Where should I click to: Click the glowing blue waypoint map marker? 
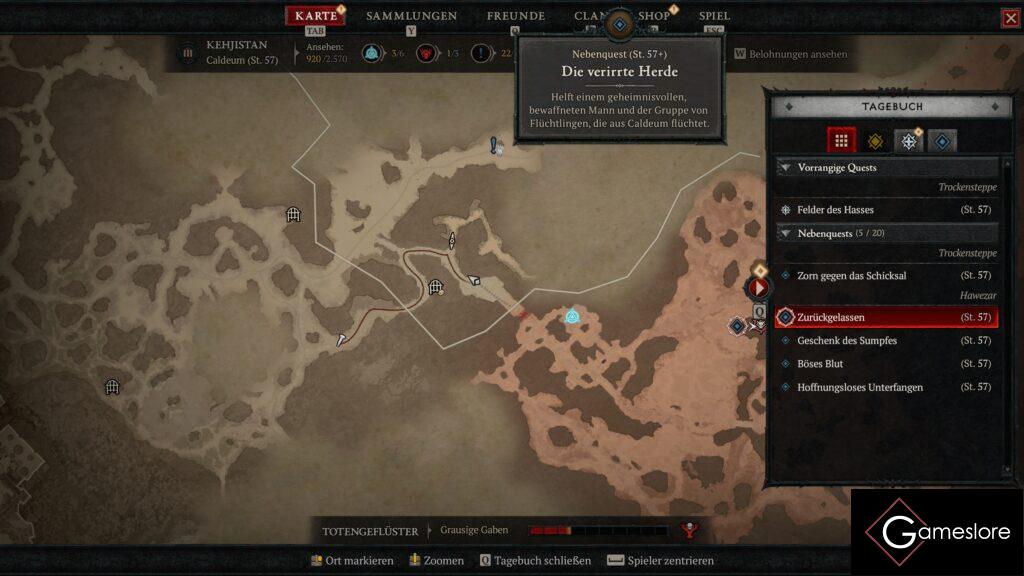tap(572, 316)
